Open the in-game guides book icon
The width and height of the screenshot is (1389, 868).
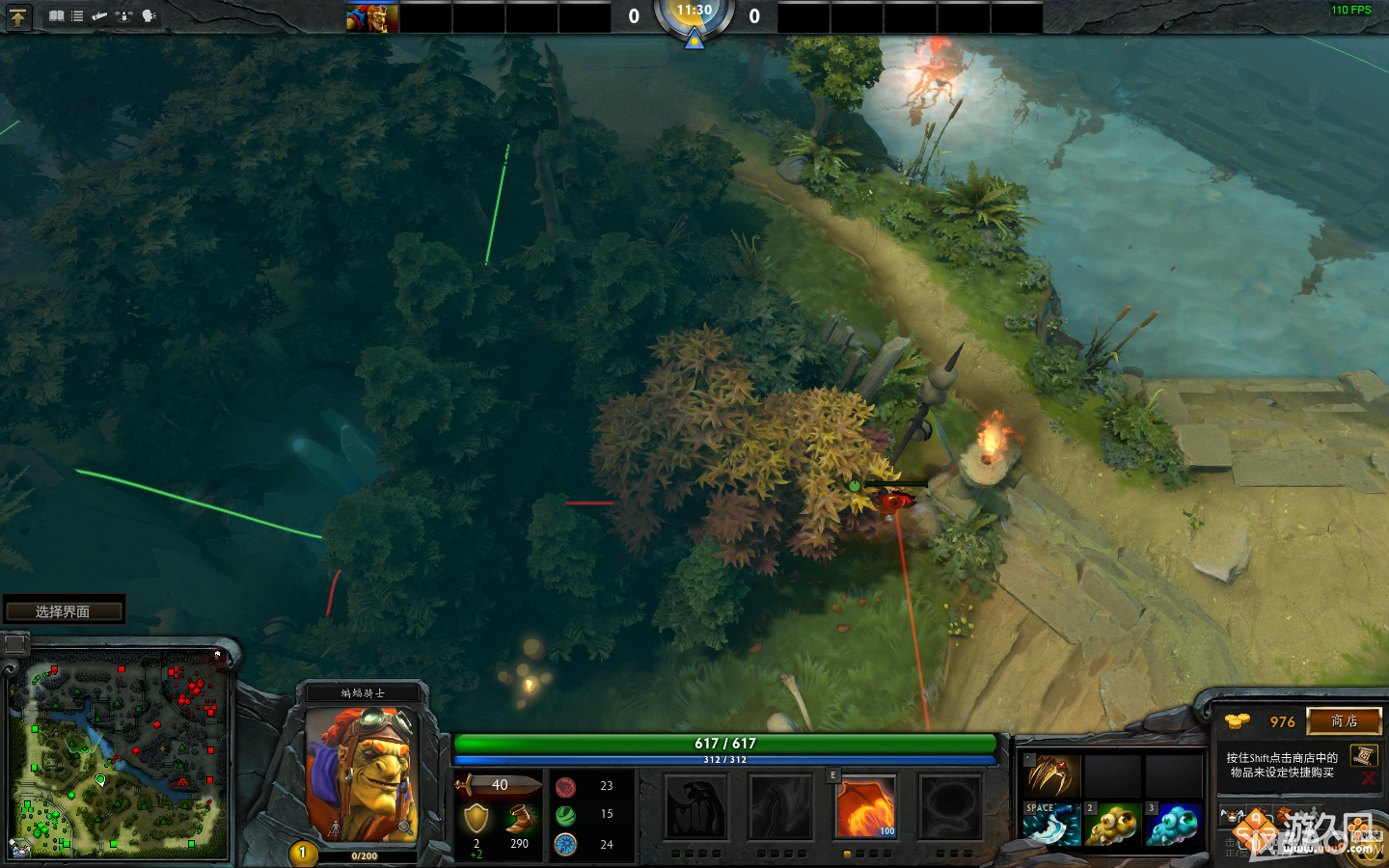(57, 16)
